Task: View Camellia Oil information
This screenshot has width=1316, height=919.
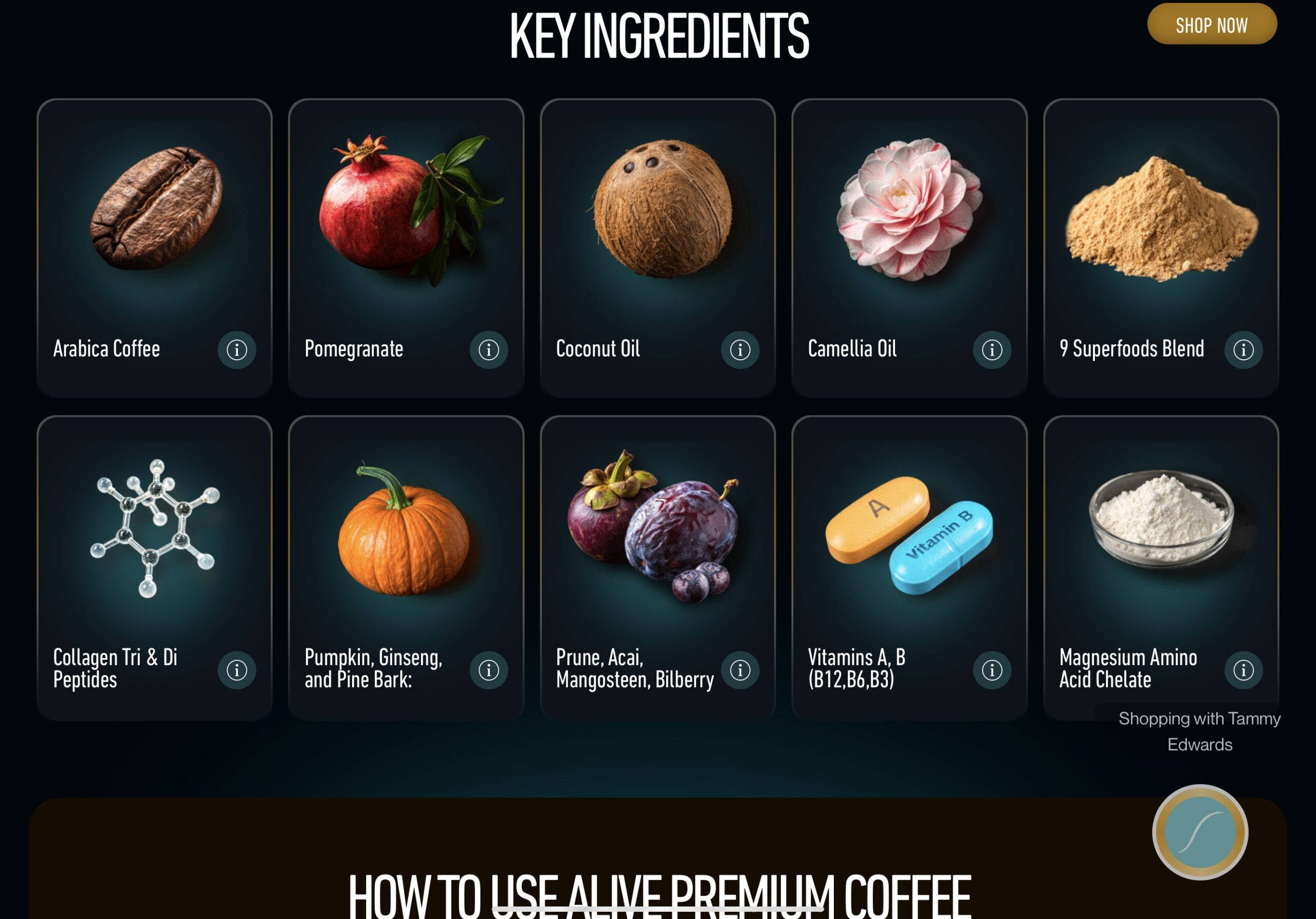Action: 992,350
